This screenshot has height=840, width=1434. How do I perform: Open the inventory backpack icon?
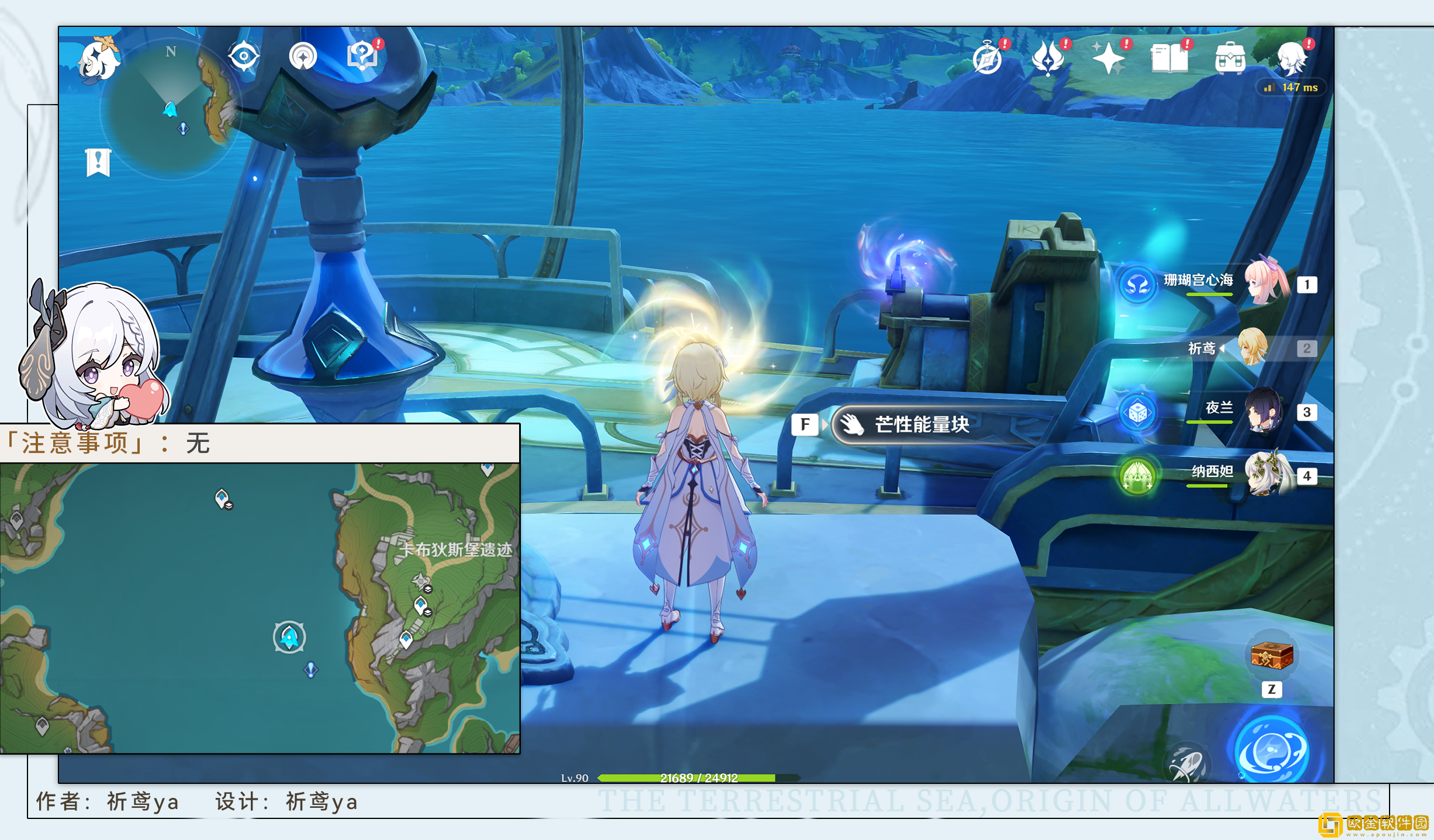[x=1230, y=59]
